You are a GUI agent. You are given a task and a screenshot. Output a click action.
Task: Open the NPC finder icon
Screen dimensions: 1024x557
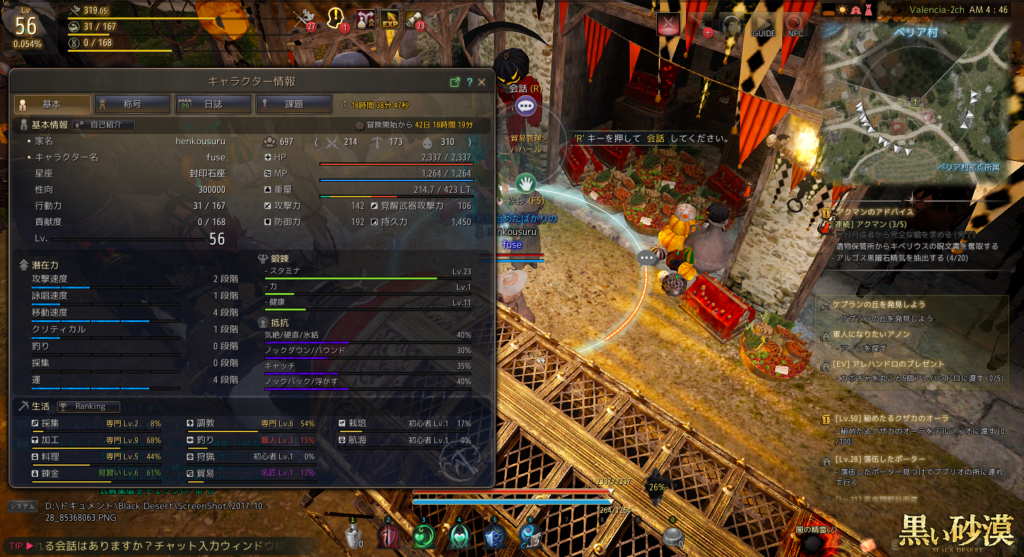coord(794,25)
